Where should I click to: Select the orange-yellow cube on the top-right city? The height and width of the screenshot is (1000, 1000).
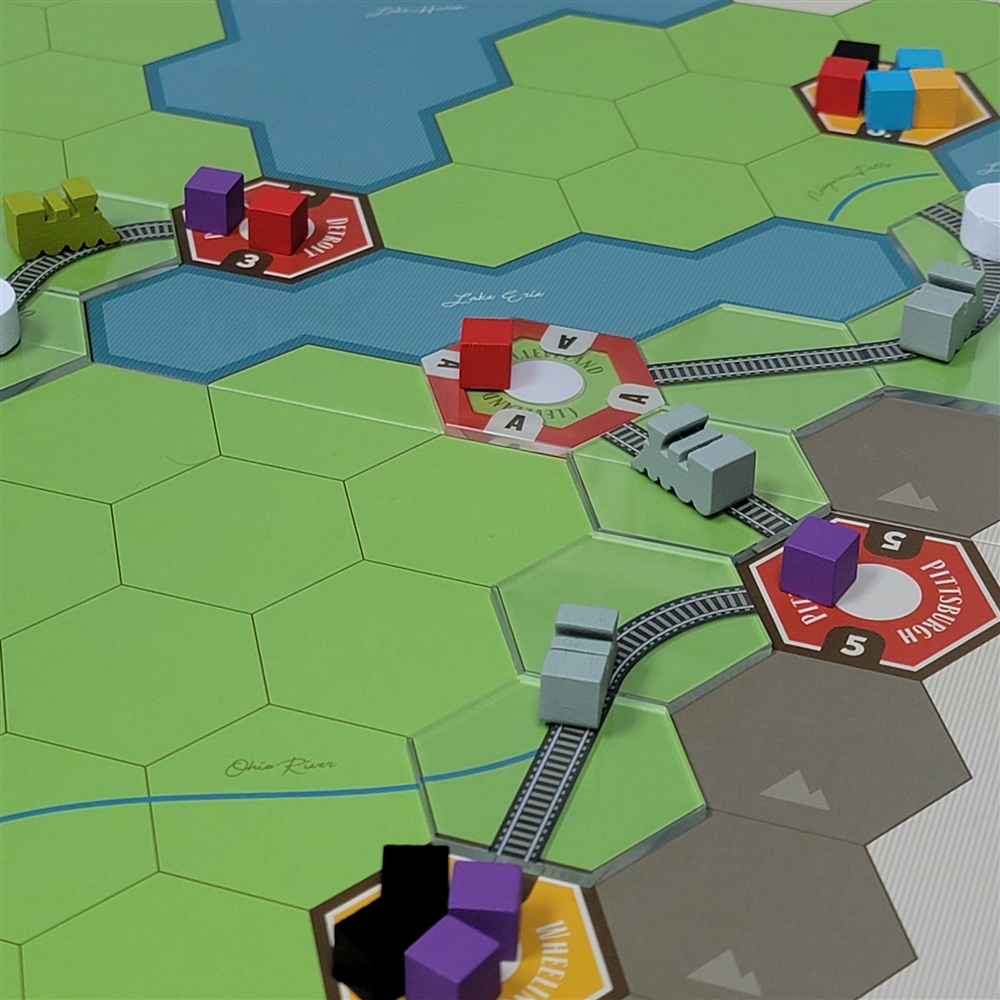tap(936, 97)
